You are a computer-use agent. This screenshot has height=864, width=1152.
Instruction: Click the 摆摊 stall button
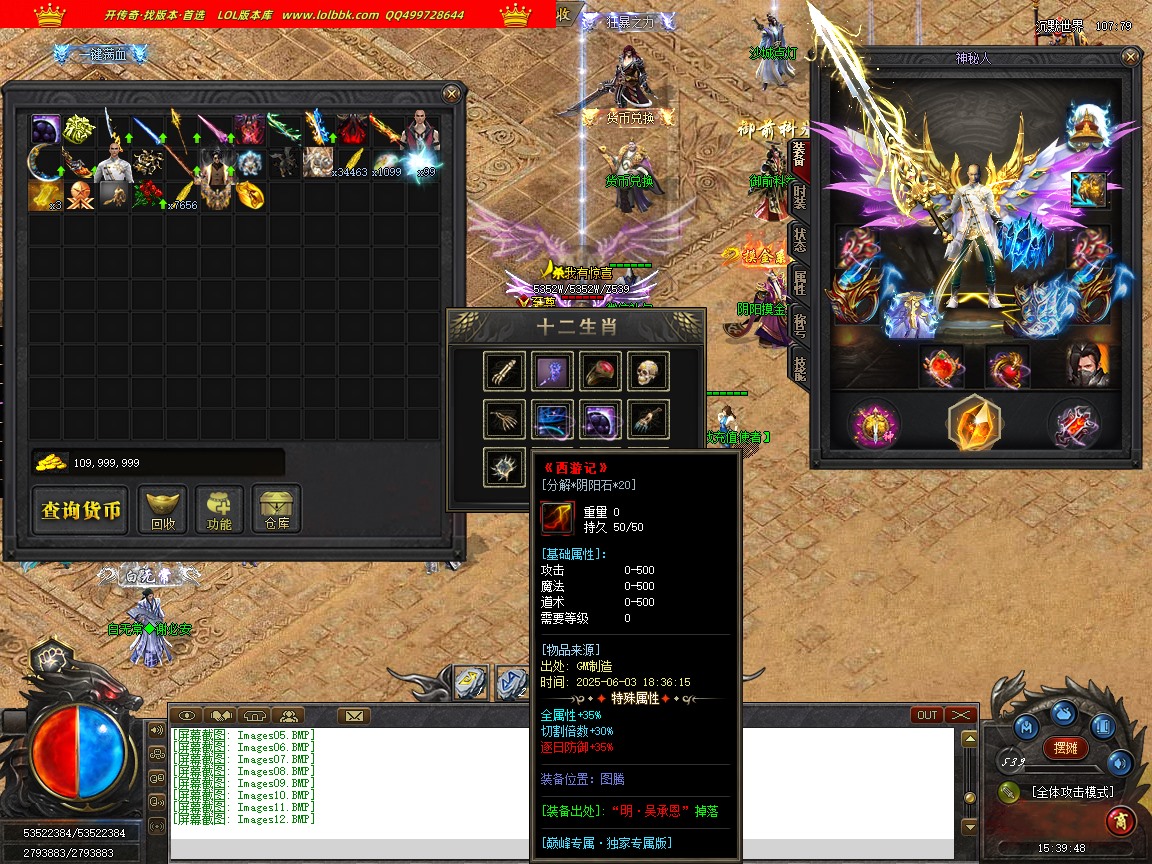pyautogui.click(x=1066, y=748)
